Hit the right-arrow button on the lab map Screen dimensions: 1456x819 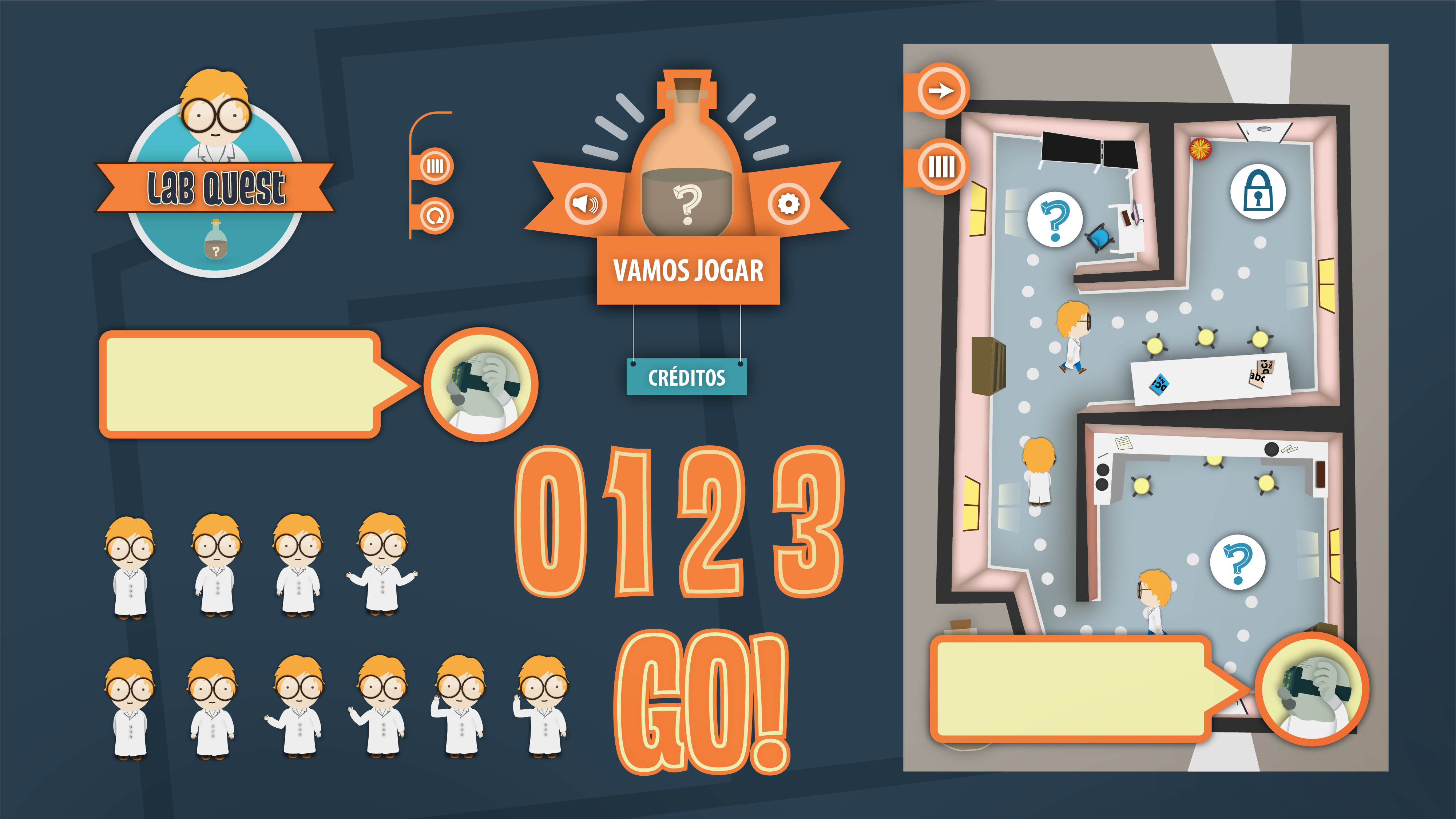tap(941, 91)
